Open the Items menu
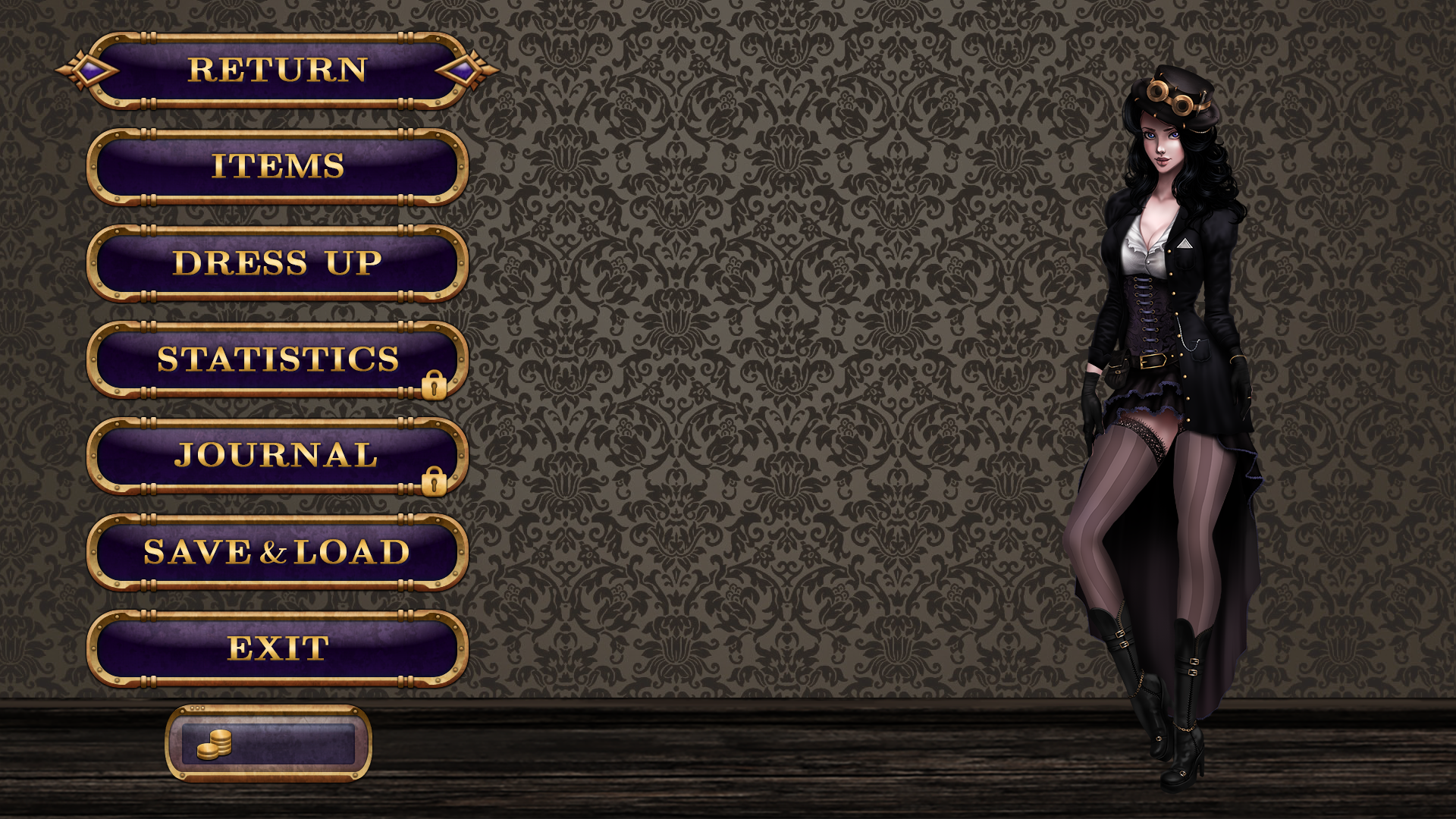 [x=277, y=167]
